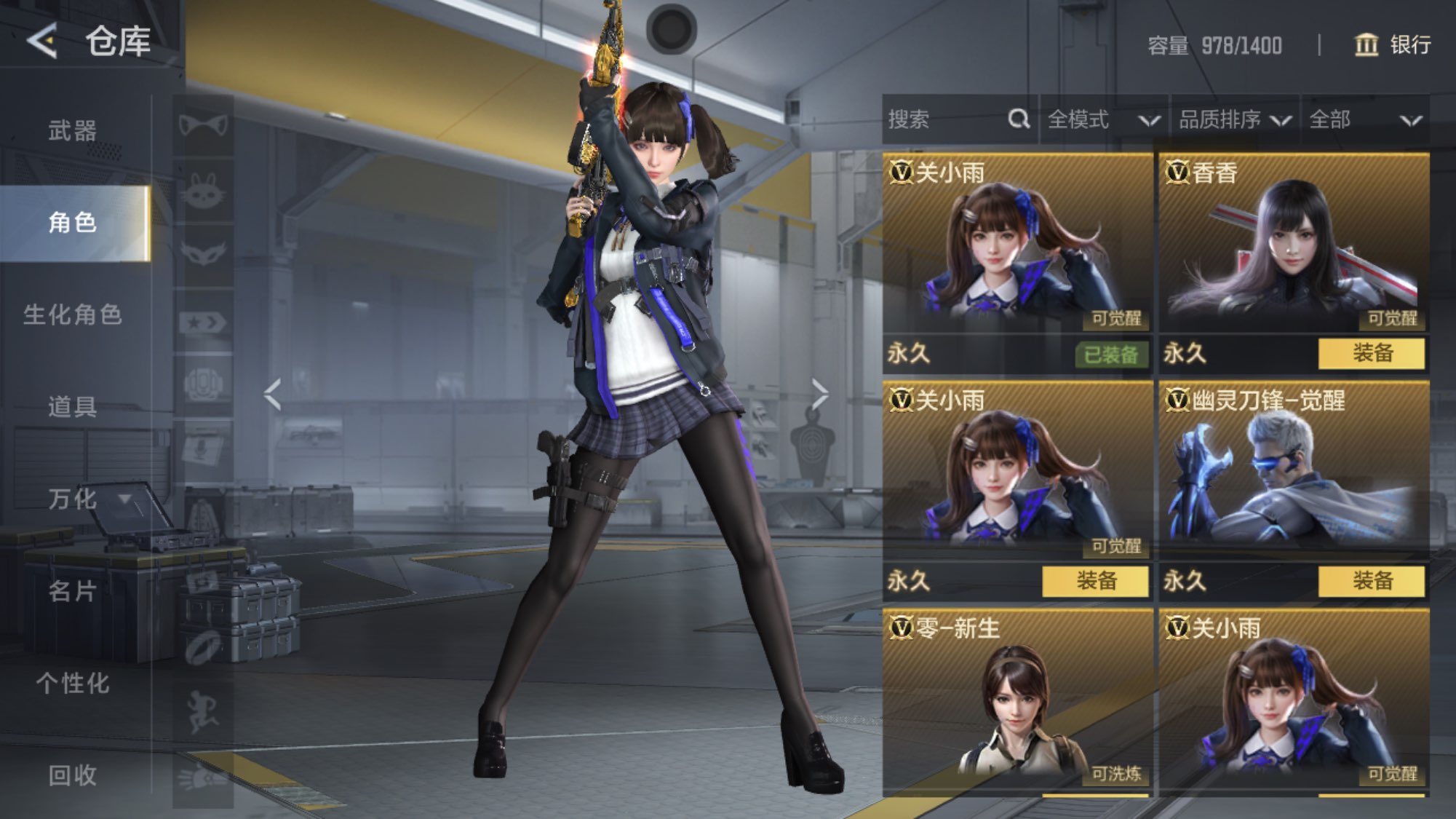
Task: Select the 幽灵刀锋-觉醒 character card
Action: point(1294,473)
